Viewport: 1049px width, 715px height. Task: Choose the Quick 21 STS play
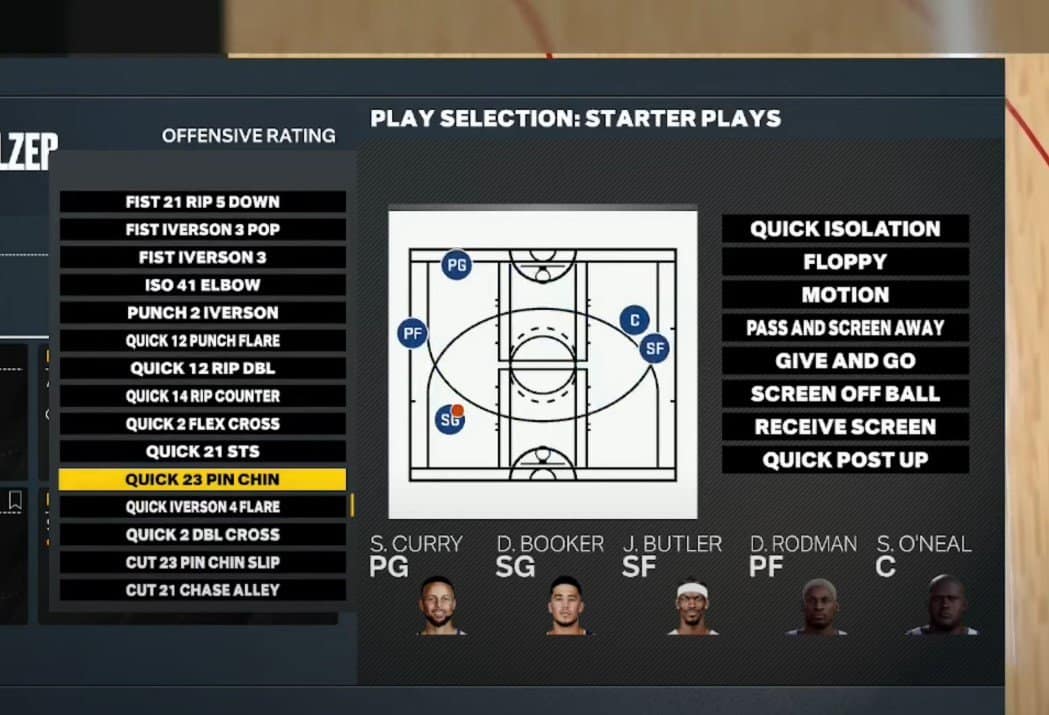202,452
